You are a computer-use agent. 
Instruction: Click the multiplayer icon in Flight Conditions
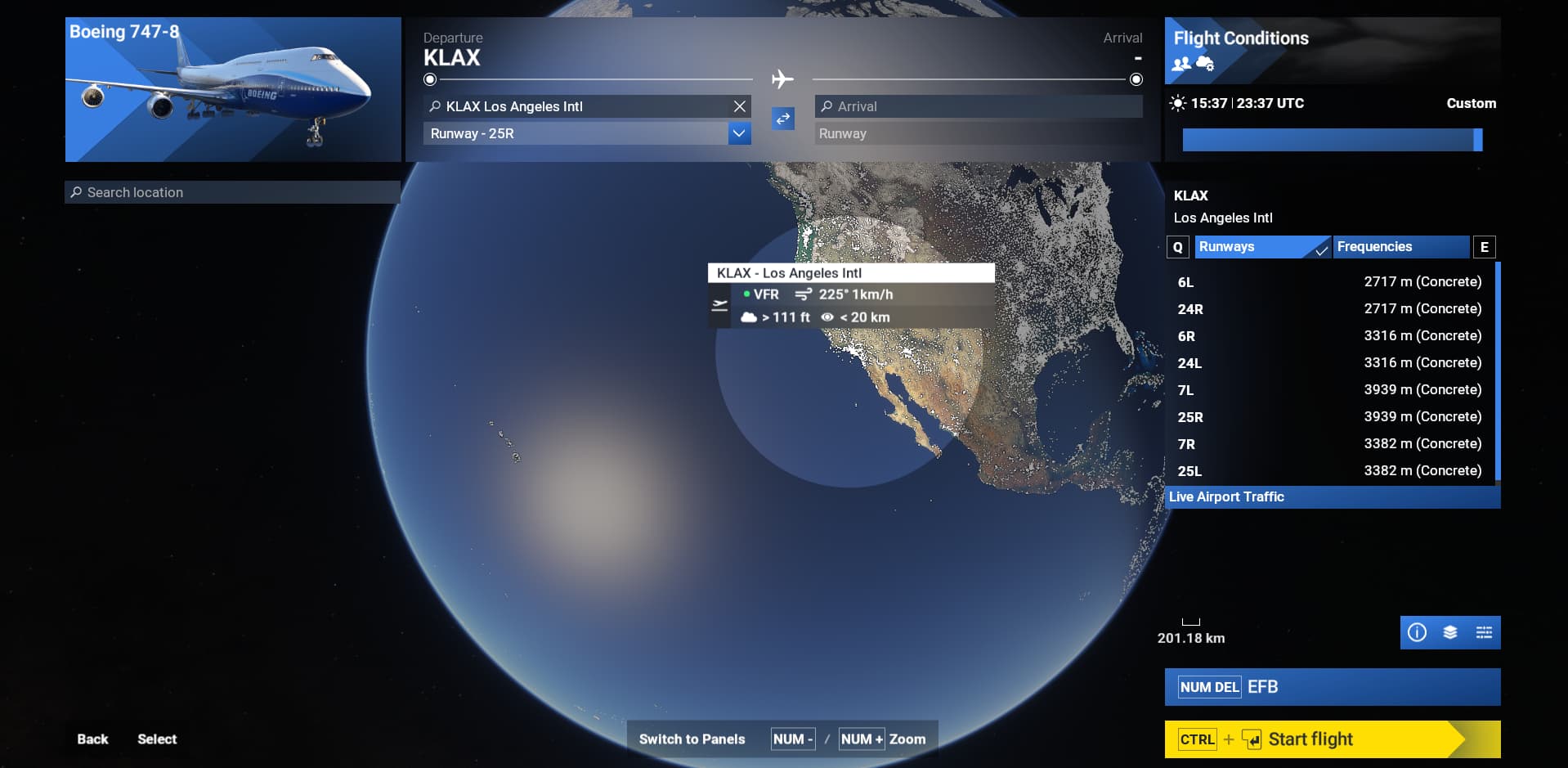[1180, 63]
